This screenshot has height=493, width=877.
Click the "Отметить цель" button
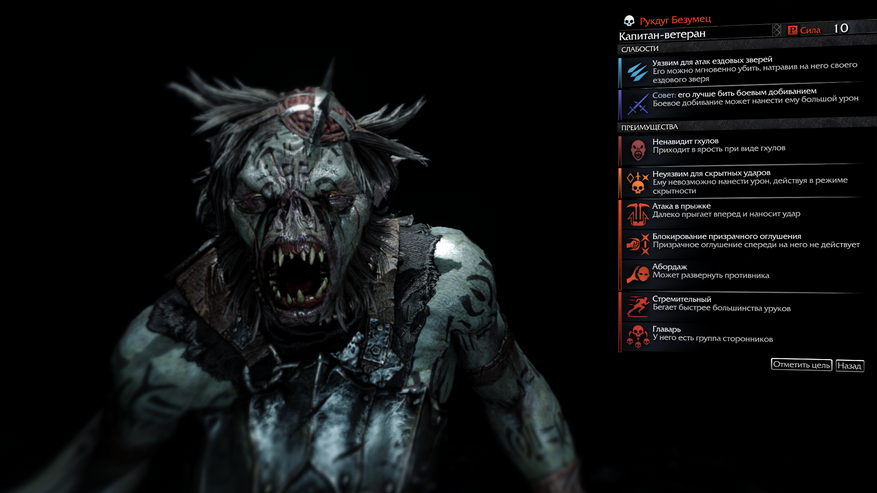801,365
